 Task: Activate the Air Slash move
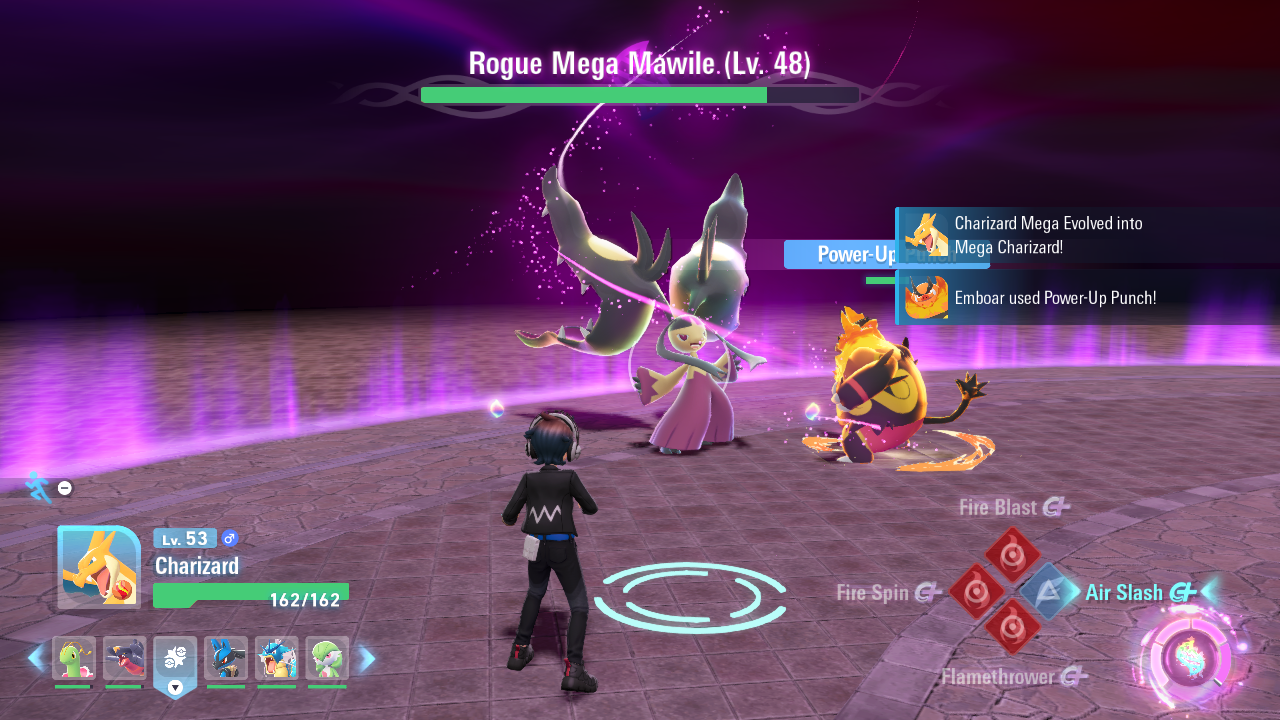[1048, 592]
